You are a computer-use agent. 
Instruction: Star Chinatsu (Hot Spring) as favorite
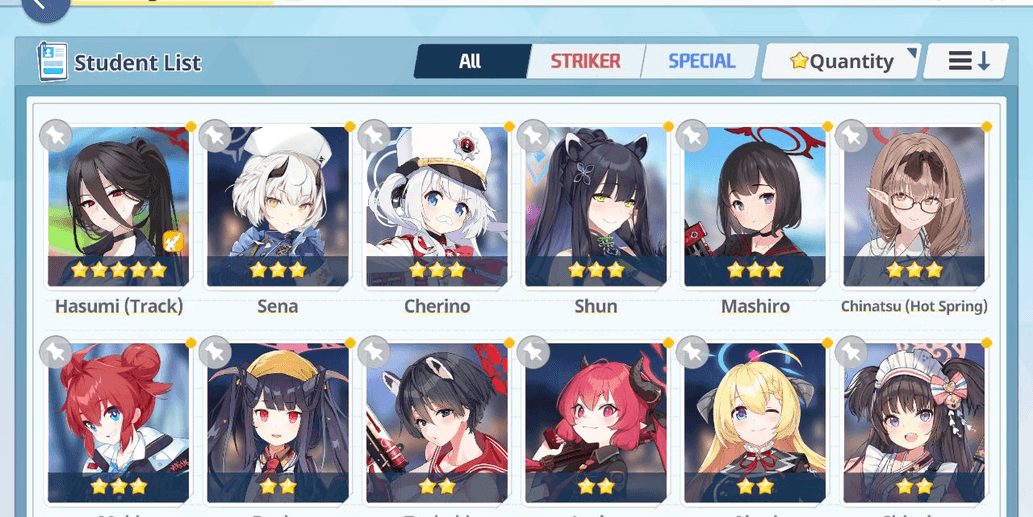tap(851, 135)
